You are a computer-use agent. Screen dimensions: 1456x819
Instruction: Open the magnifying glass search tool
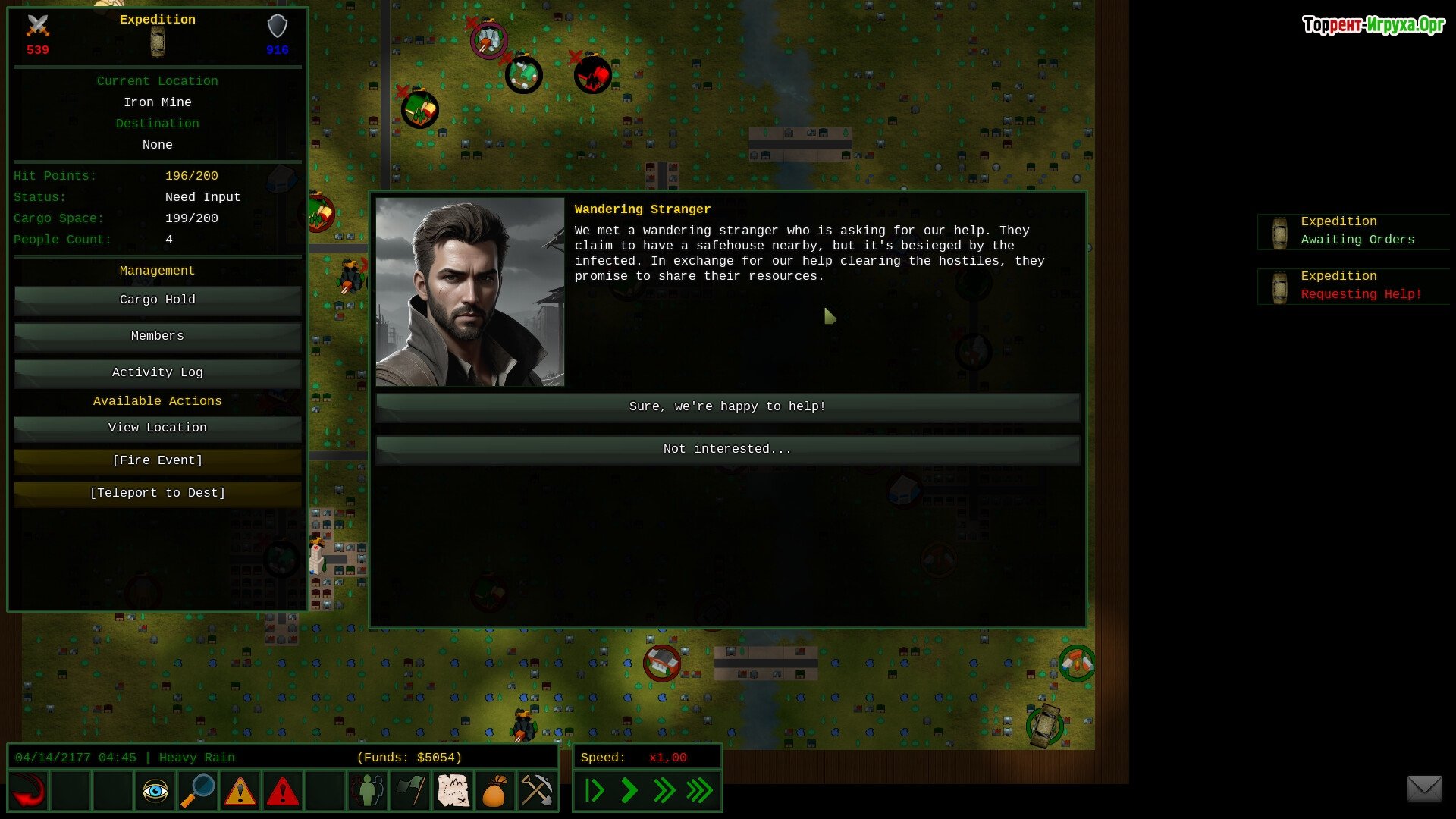pyautogui.click(x=198, y=792)
